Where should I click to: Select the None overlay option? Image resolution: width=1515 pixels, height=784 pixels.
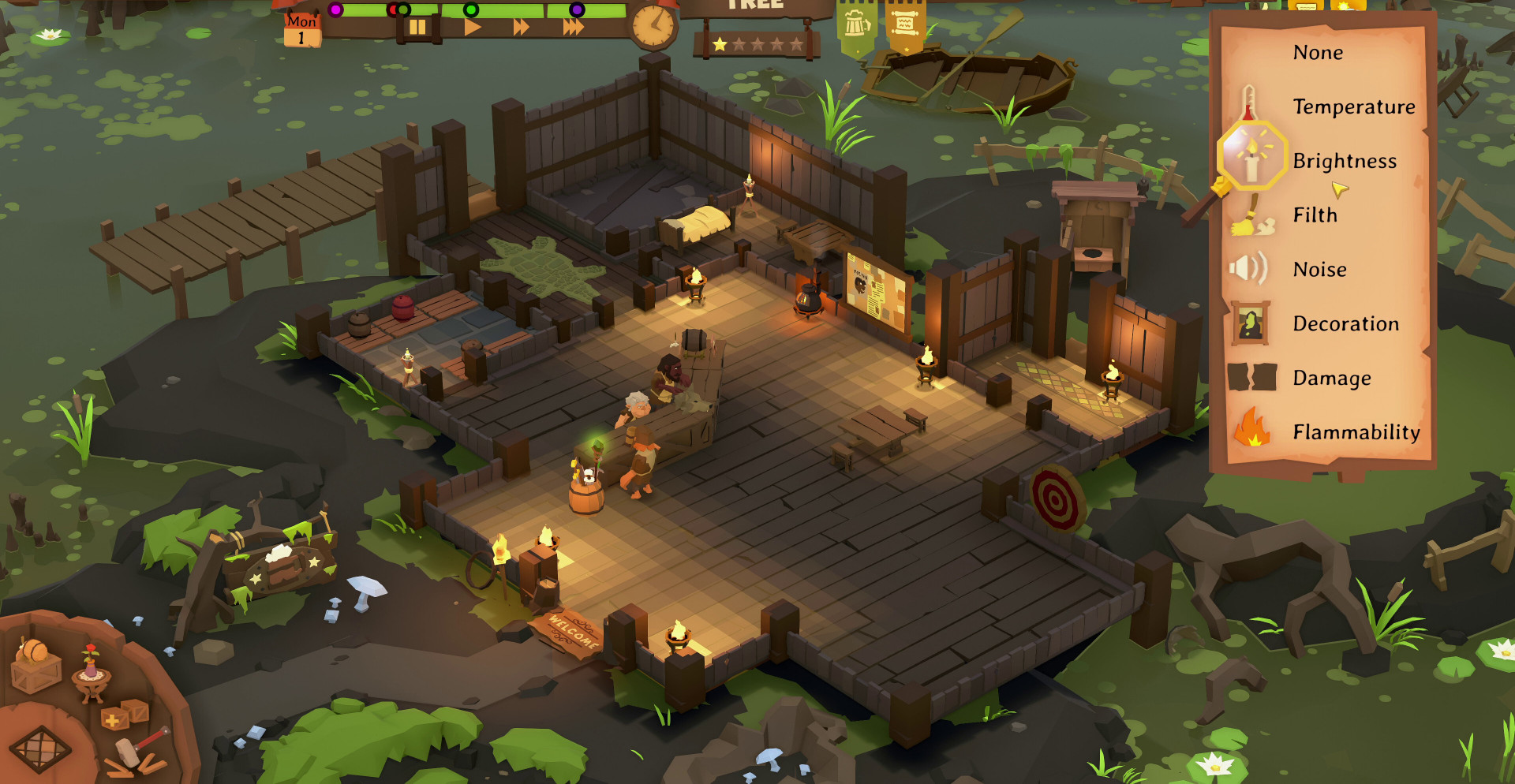[x=1317, y=53]
